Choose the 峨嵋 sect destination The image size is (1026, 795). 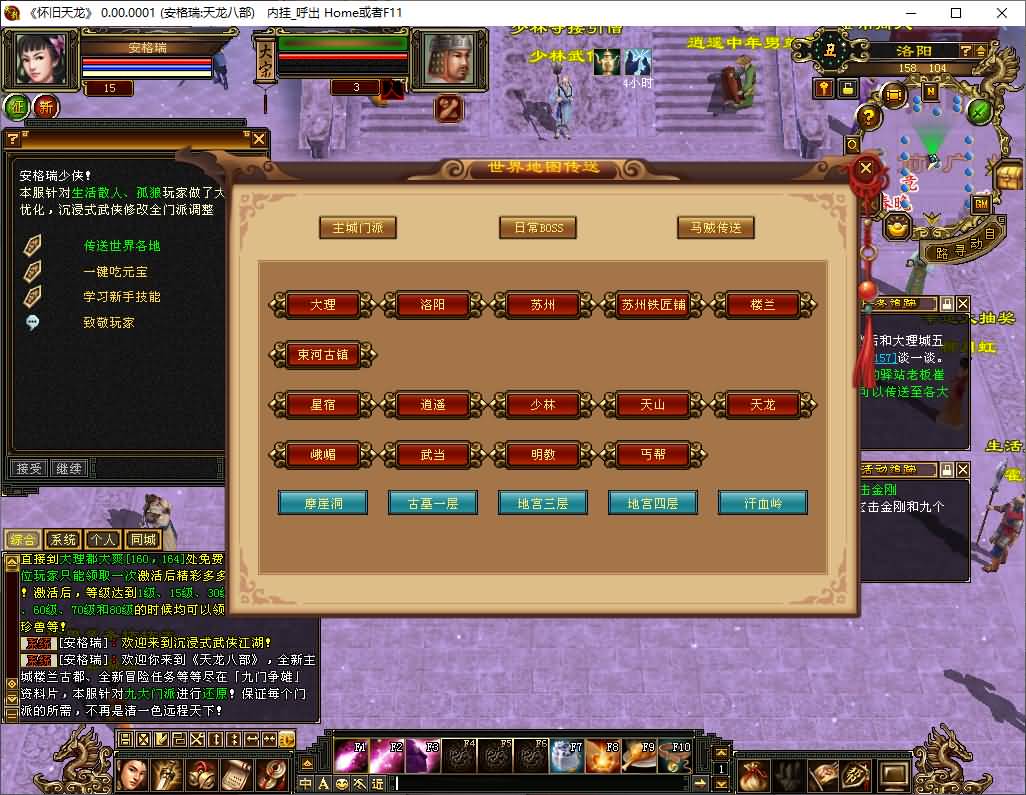click(x=323, y=454)
